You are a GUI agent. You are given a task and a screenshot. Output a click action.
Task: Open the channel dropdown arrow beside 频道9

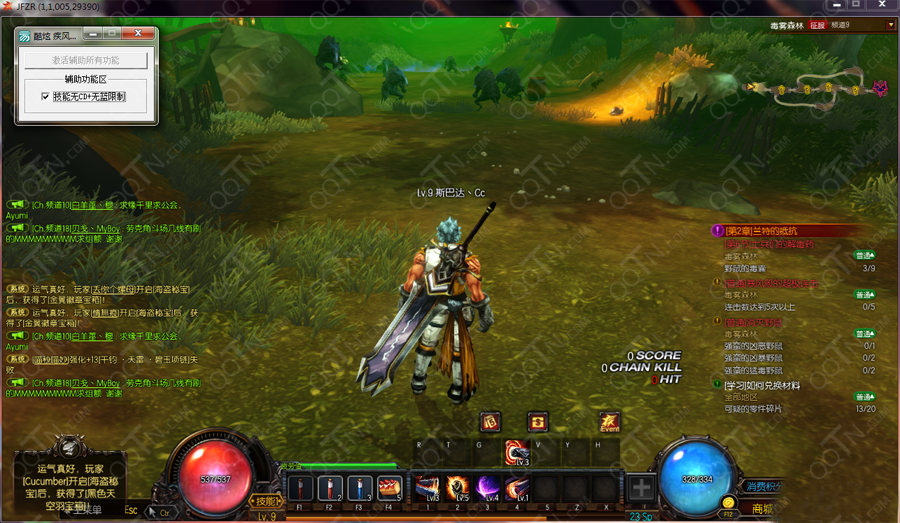point(891,25)
